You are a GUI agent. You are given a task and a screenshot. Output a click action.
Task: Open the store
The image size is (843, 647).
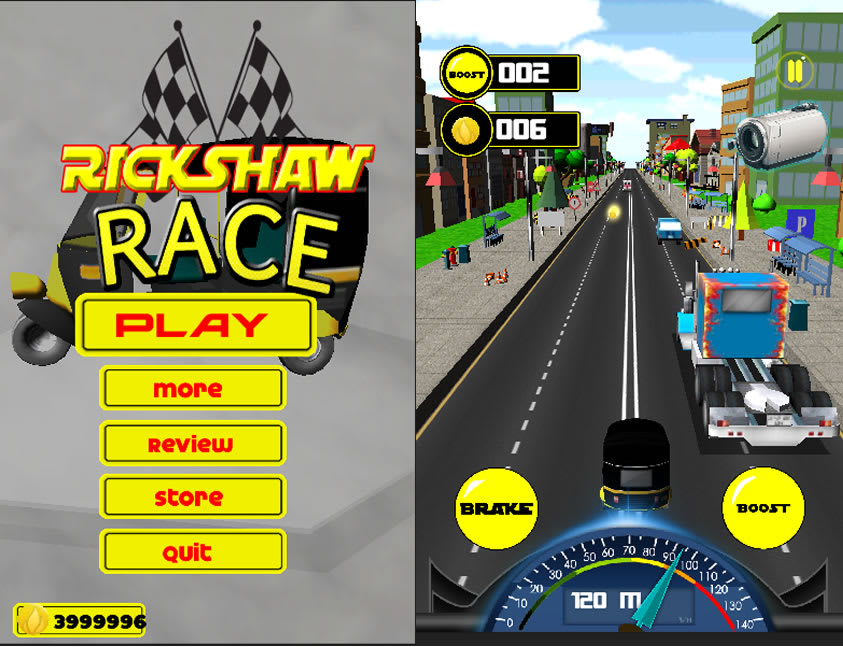coord(192,497)
